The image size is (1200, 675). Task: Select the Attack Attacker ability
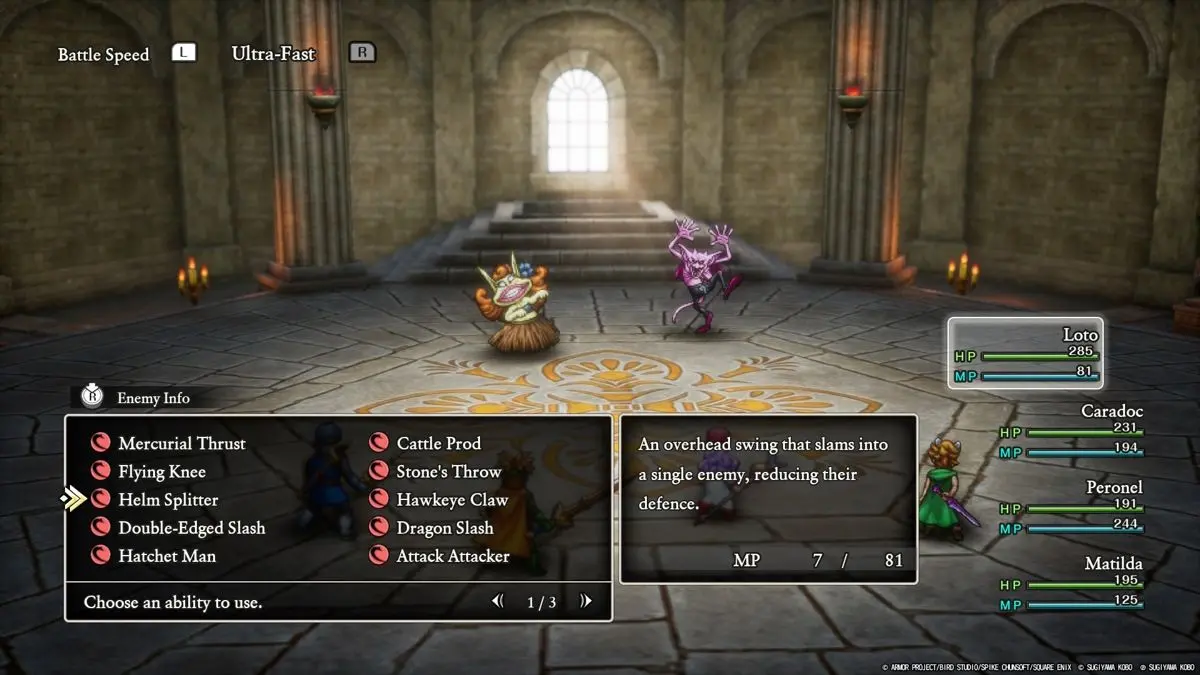pyautogui.click(x=452, y=555)
